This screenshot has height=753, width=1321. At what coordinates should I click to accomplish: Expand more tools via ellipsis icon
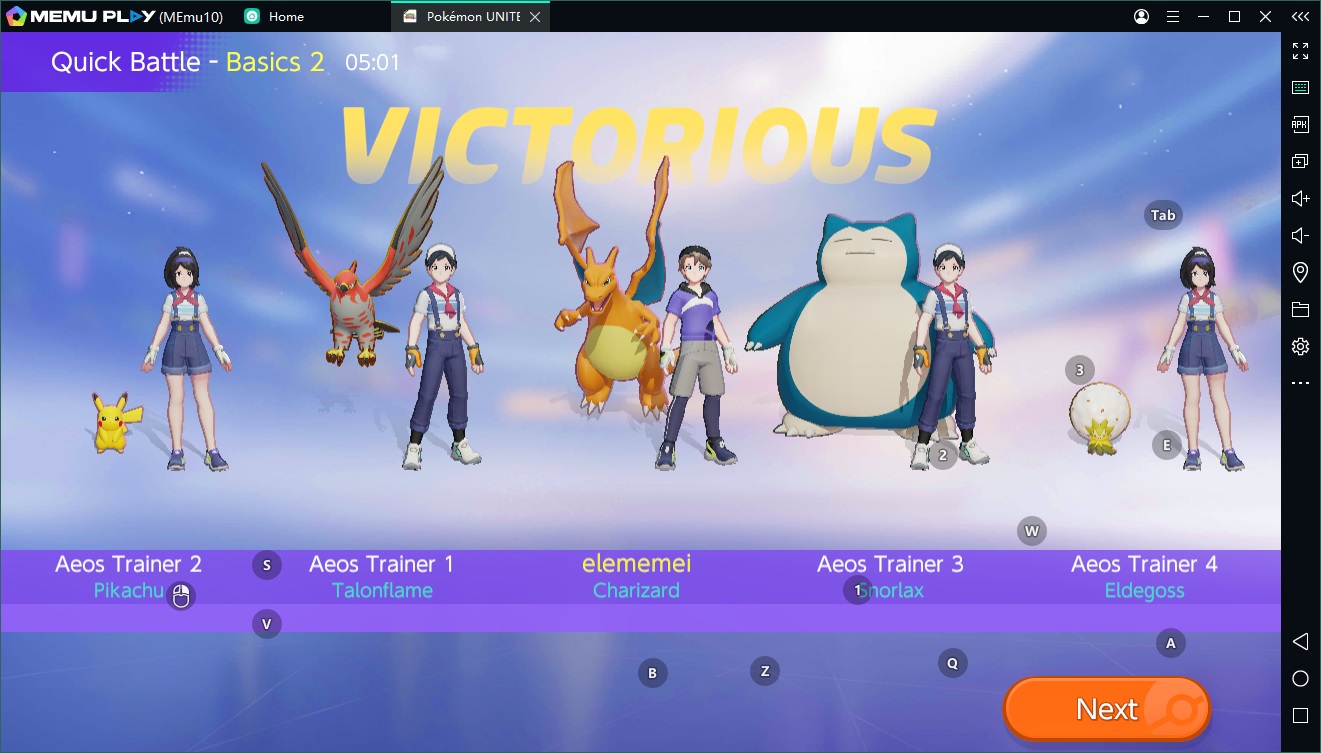coord(1300,382)
